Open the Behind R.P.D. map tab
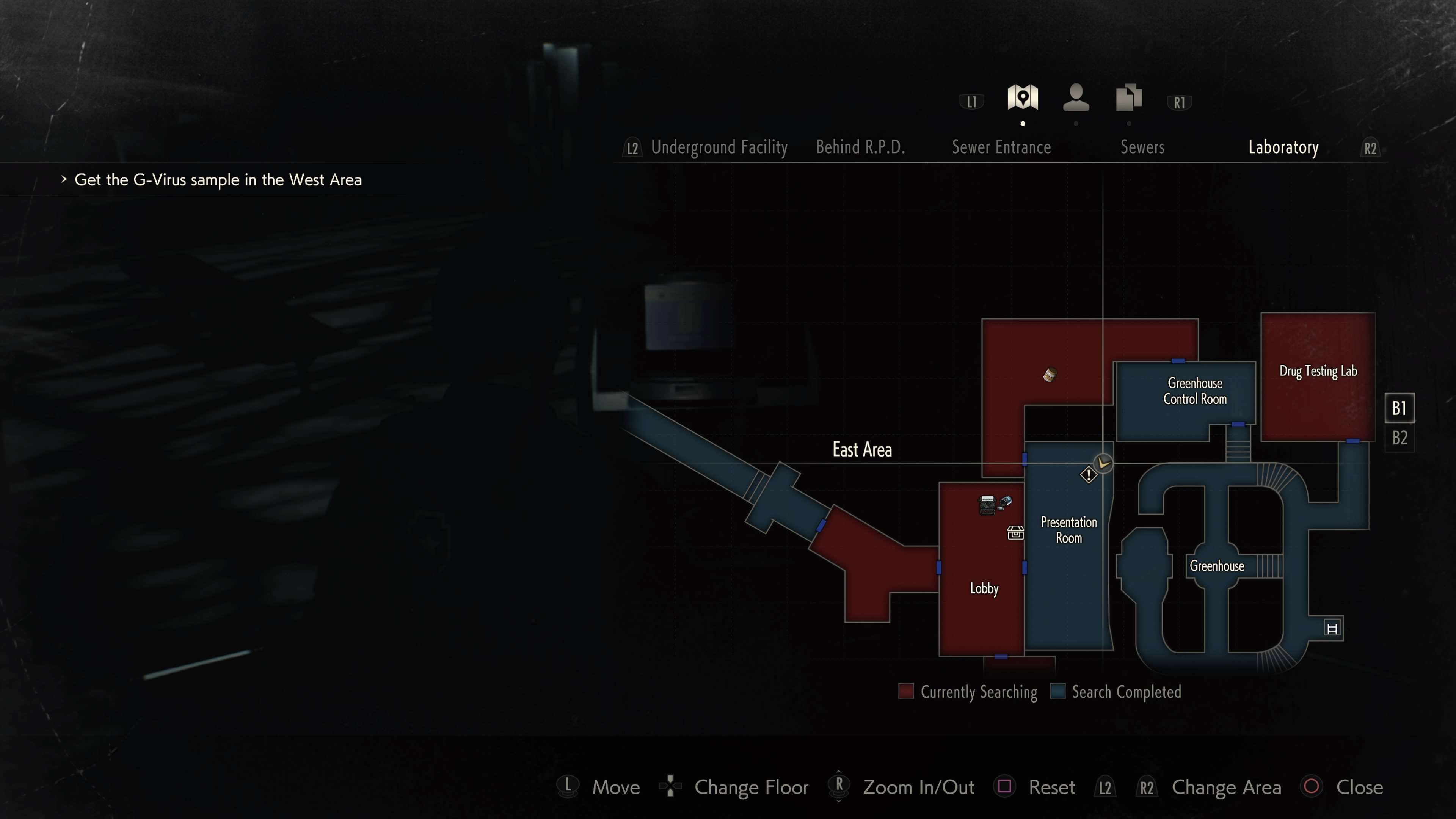 coord(860,147)
